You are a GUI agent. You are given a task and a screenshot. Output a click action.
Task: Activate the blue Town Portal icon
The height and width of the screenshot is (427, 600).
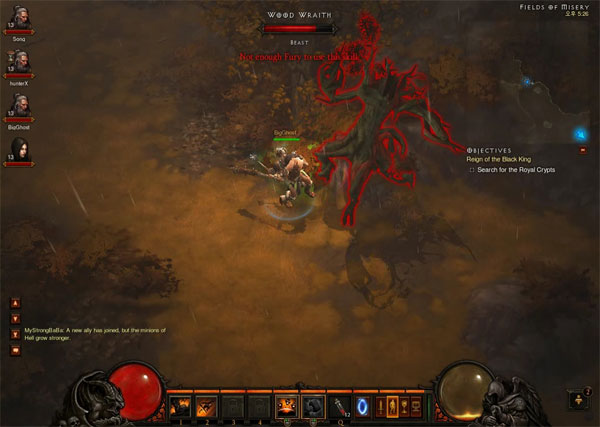(362, 406)
